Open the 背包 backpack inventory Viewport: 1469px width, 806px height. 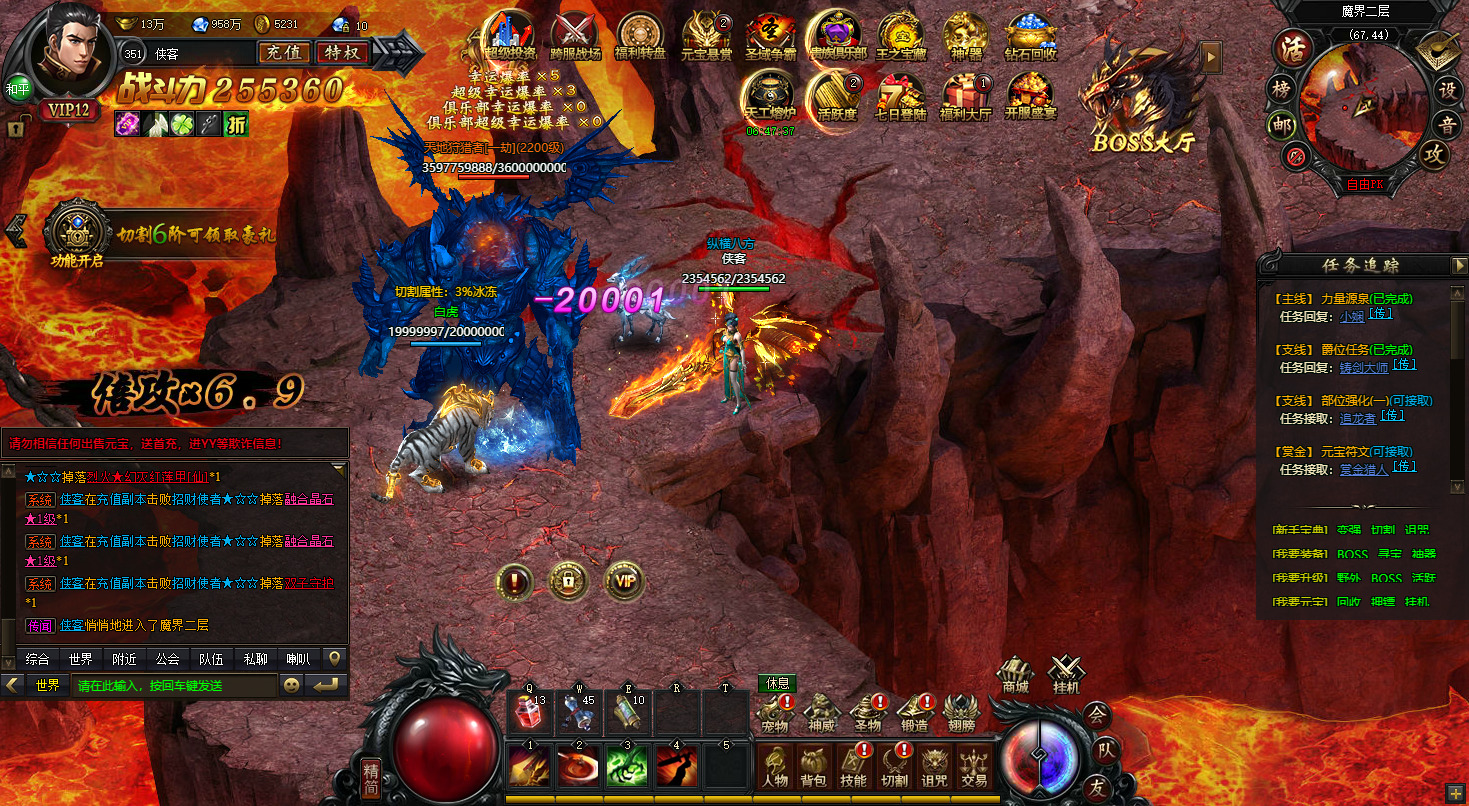813,767
